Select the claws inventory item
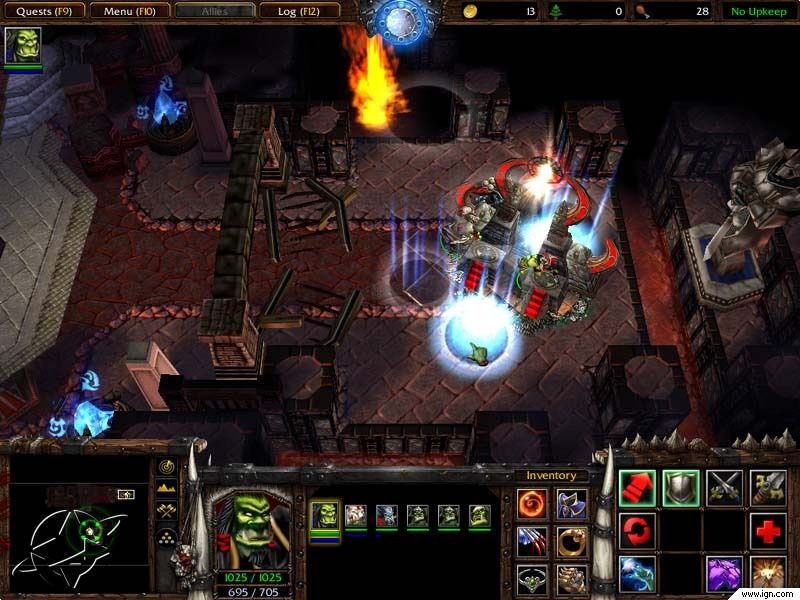This screenshot has width=800, height=600. (532, 541)
